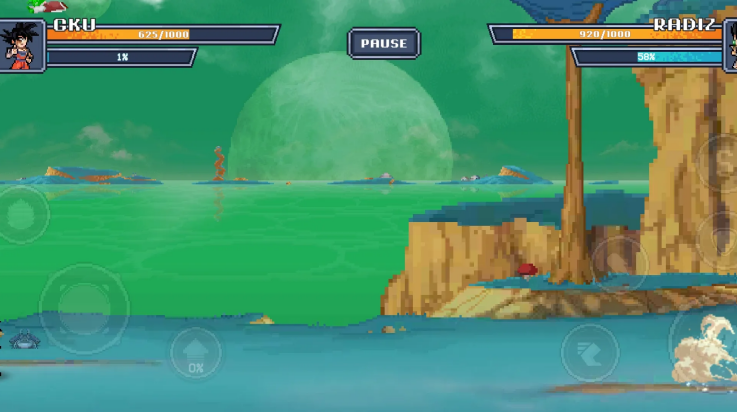Activate the up-arrow button showing 0%
Screen dimensions: 737x412
pyautogui.click(x=195, y=354)
